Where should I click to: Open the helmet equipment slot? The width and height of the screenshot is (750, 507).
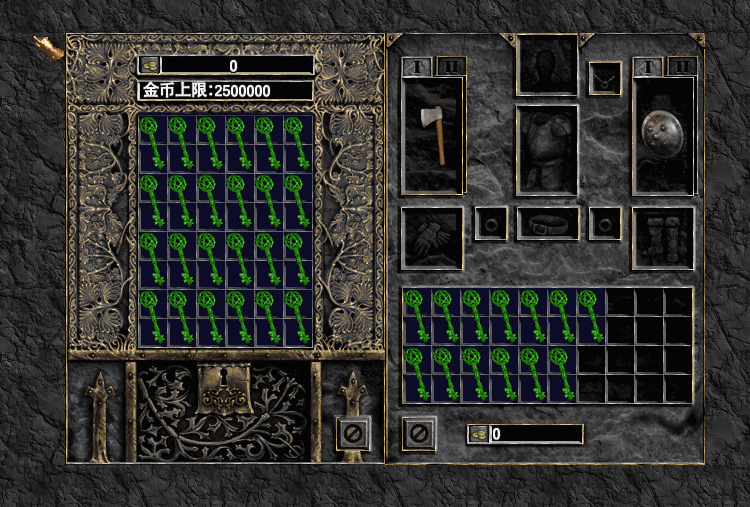(547, 65)
